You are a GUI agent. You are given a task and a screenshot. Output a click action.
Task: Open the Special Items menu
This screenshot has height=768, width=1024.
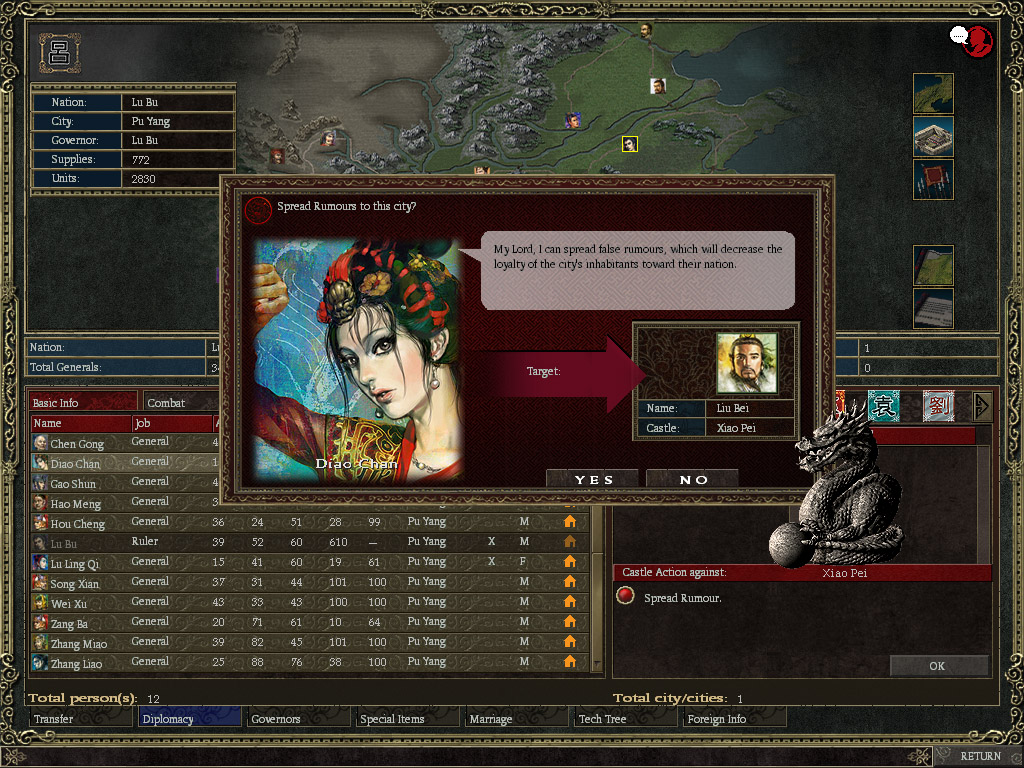click(x=408, y=719)
